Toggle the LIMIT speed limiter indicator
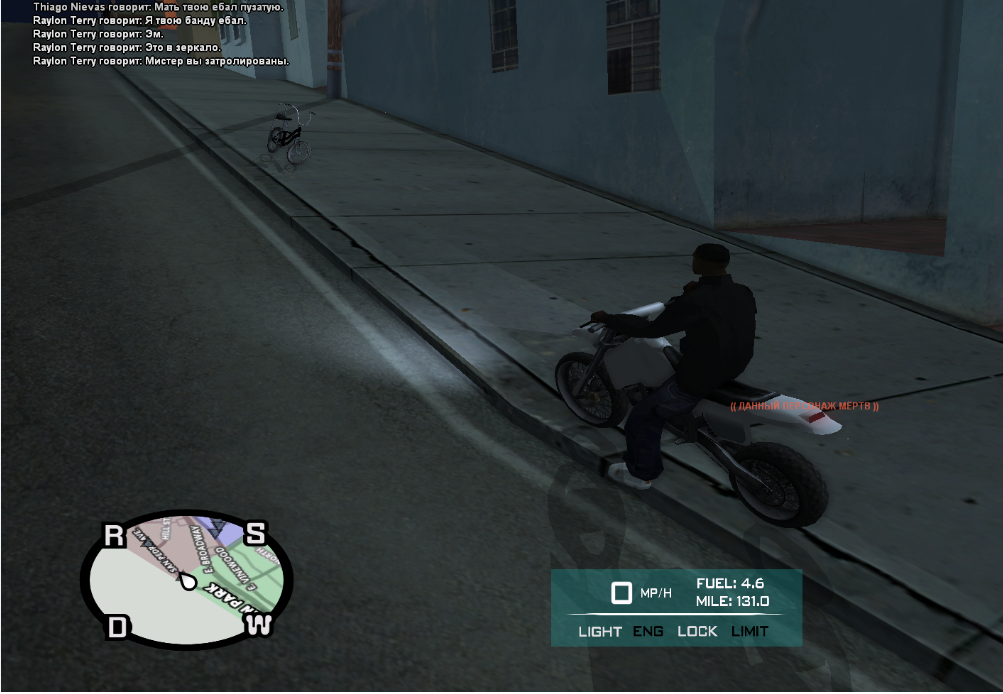This screenshot has height=694, width=1003. coord(749,631)
